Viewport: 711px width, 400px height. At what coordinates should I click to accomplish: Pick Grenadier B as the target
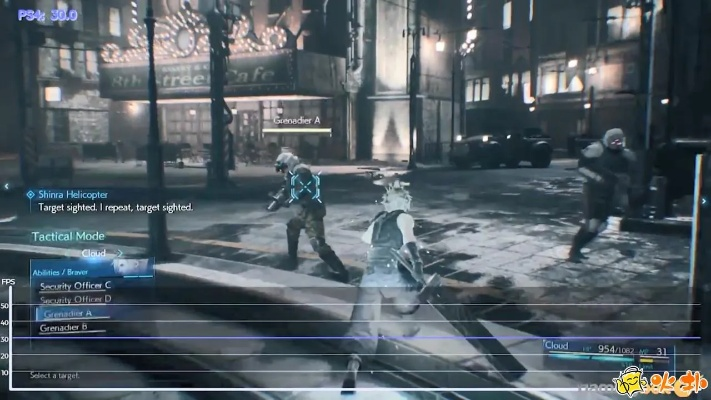click(66, 327)
